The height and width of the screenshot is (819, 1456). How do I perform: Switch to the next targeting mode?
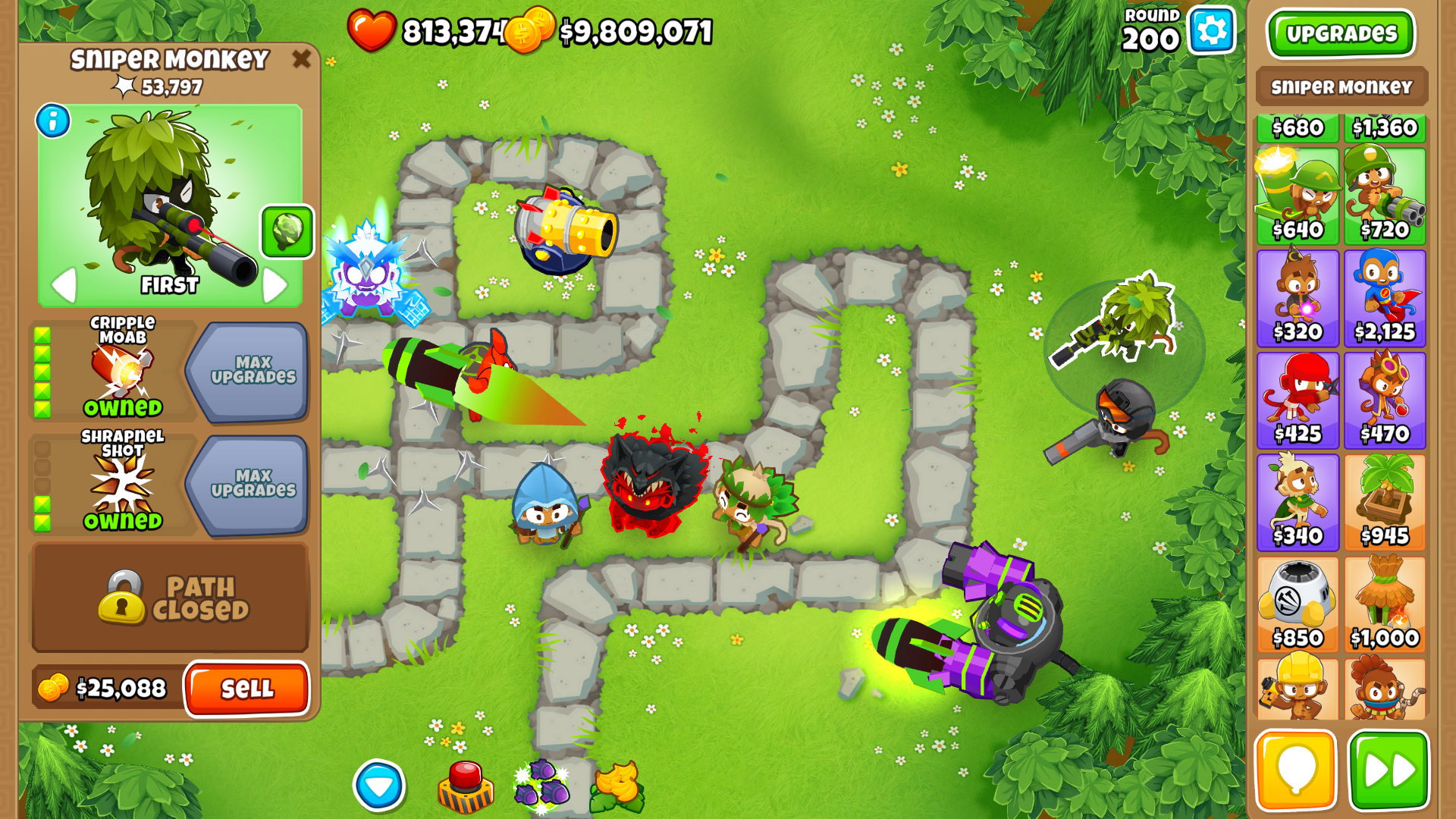point(275,285)
